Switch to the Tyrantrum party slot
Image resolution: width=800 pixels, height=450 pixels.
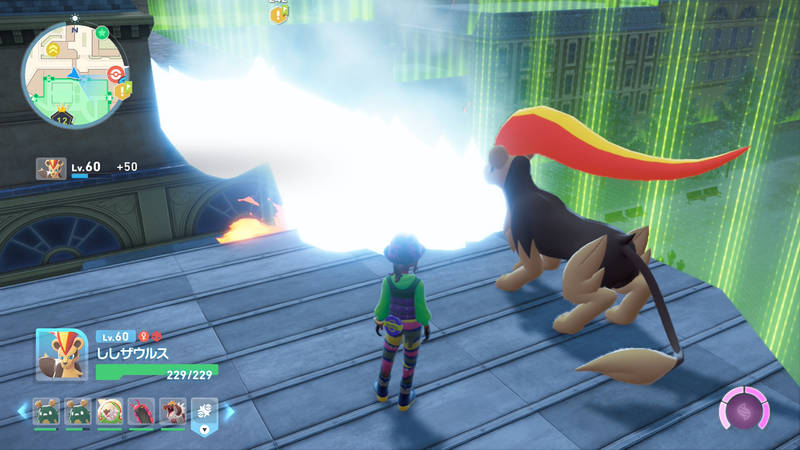[173, 411]
